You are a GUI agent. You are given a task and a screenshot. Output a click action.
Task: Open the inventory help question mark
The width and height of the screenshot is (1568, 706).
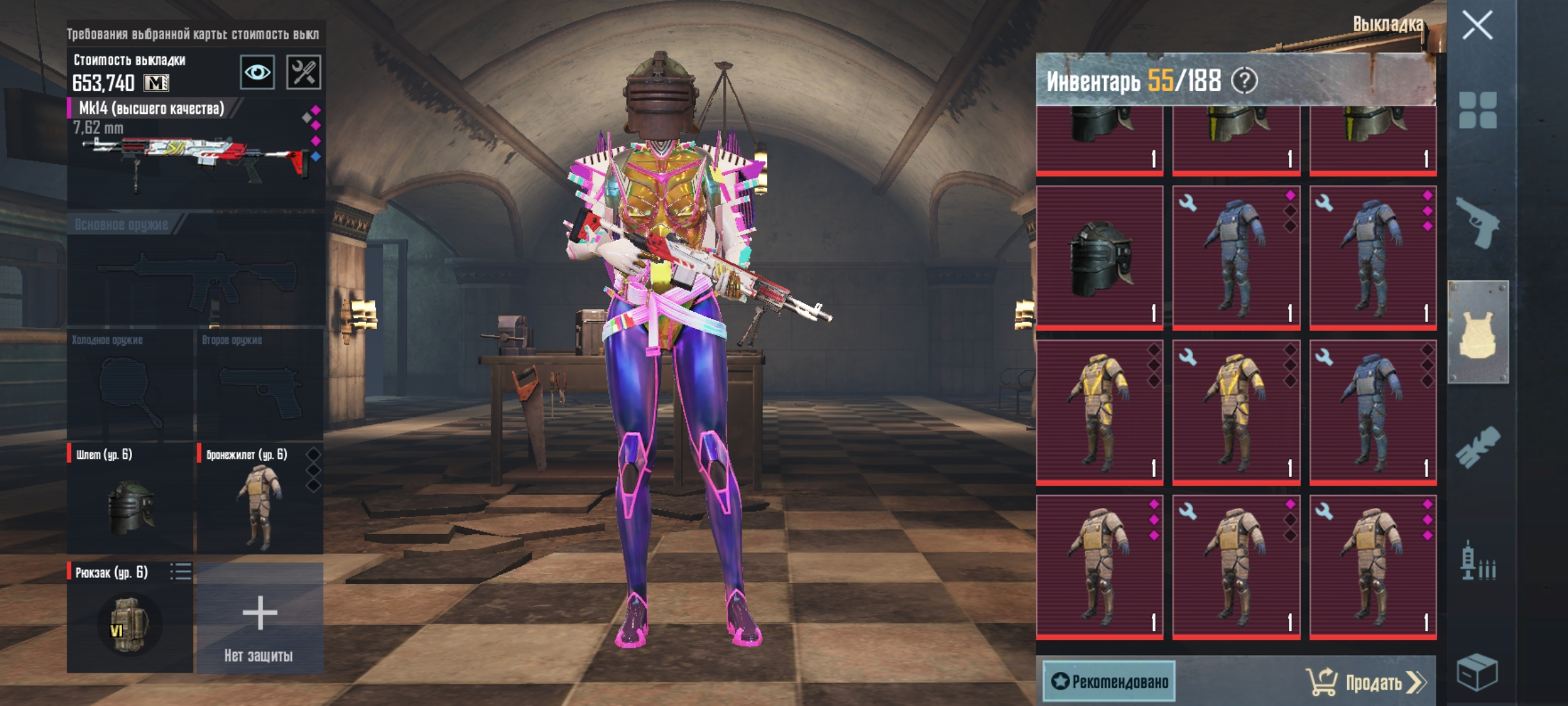click(x=1244, y=81)
